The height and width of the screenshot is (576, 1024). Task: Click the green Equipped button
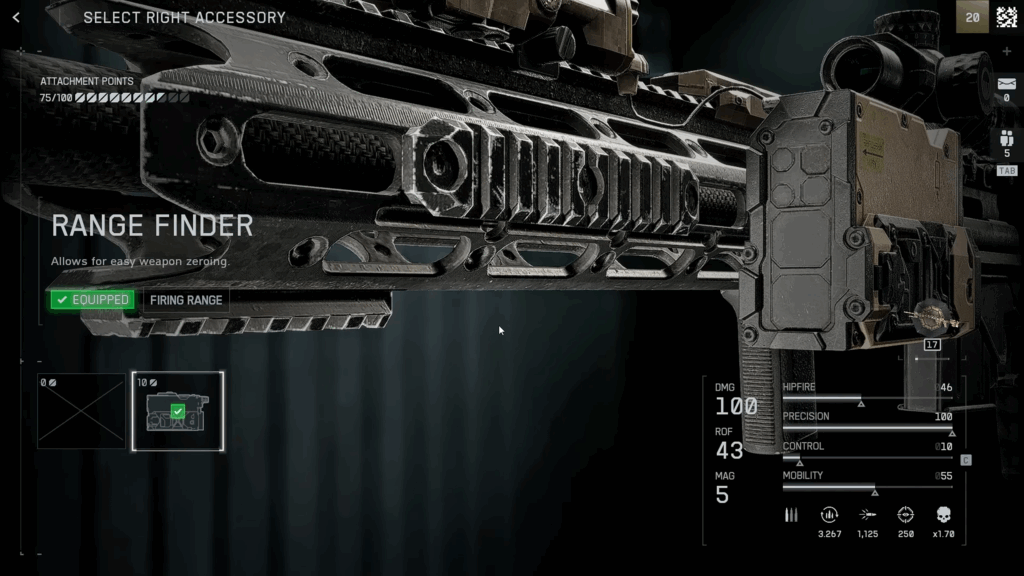coord(92,299)
